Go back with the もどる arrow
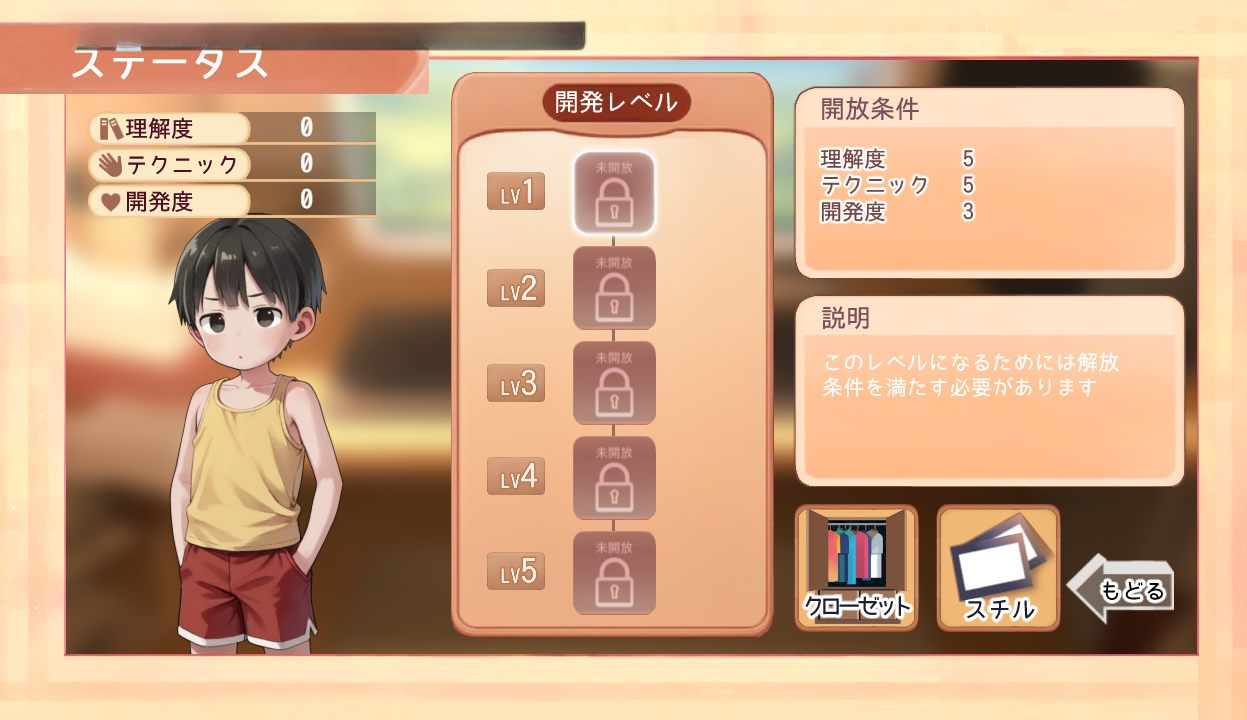 pos(1123,589)
